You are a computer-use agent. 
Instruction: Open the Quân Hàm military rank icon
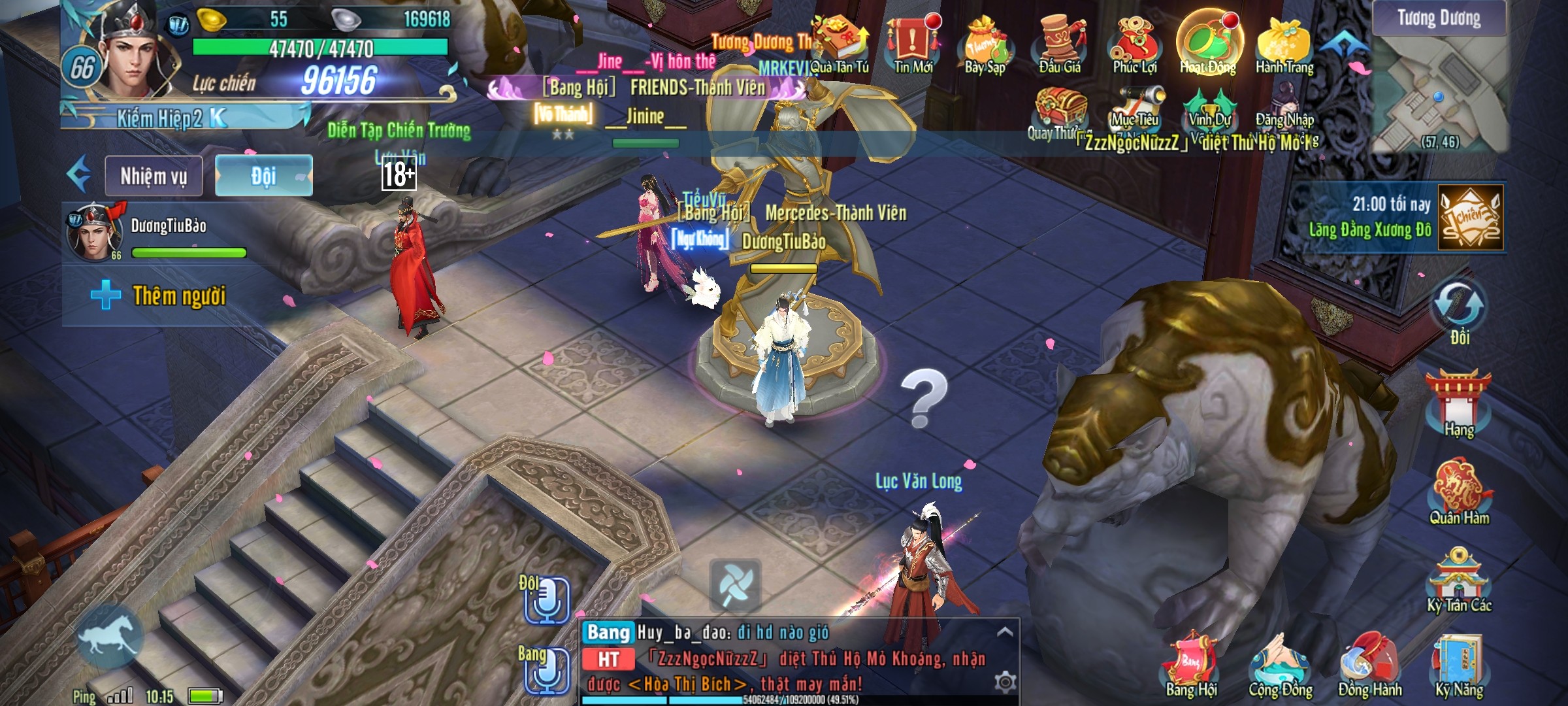pos(1459,494)
